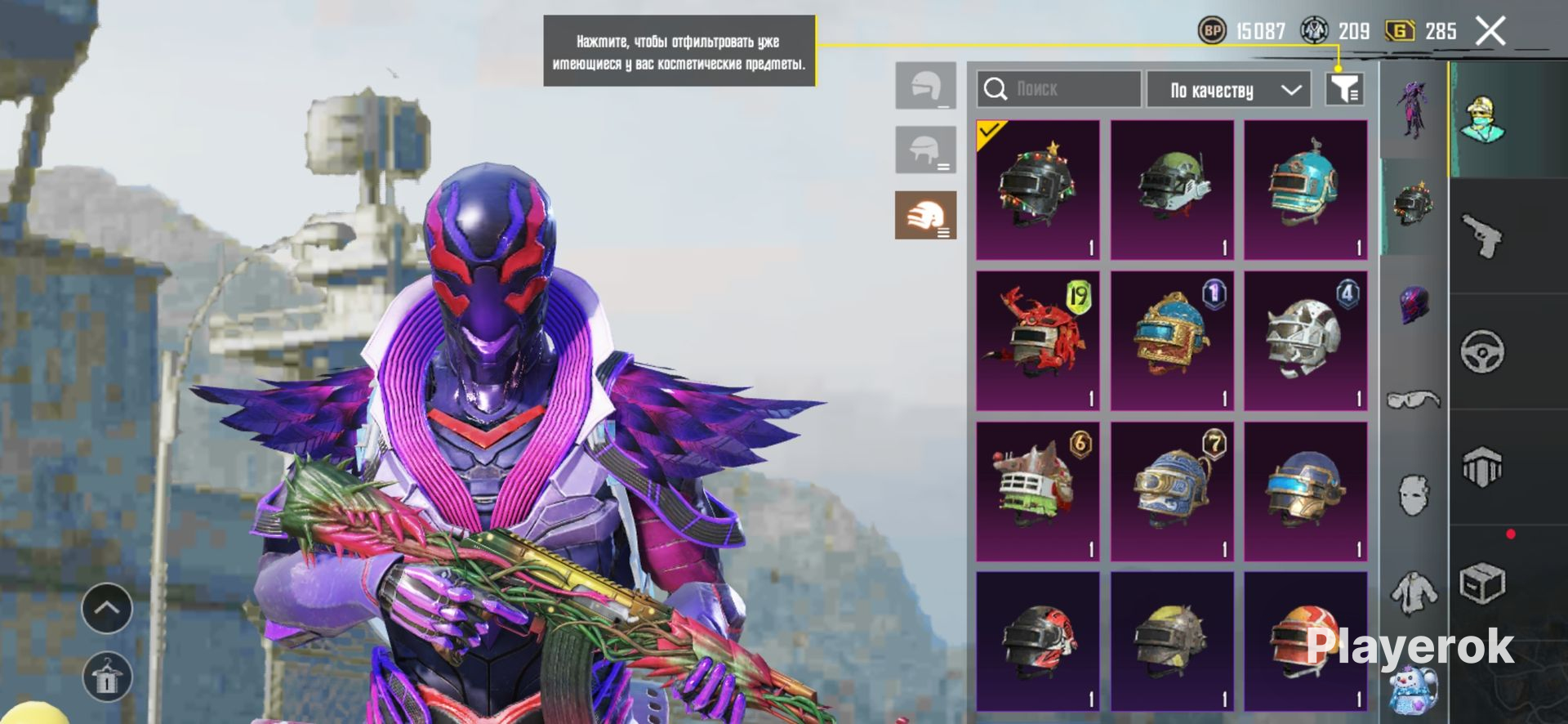Click the search field labeled Поиск
1568x724 pixels.
tap(1058, 89)
